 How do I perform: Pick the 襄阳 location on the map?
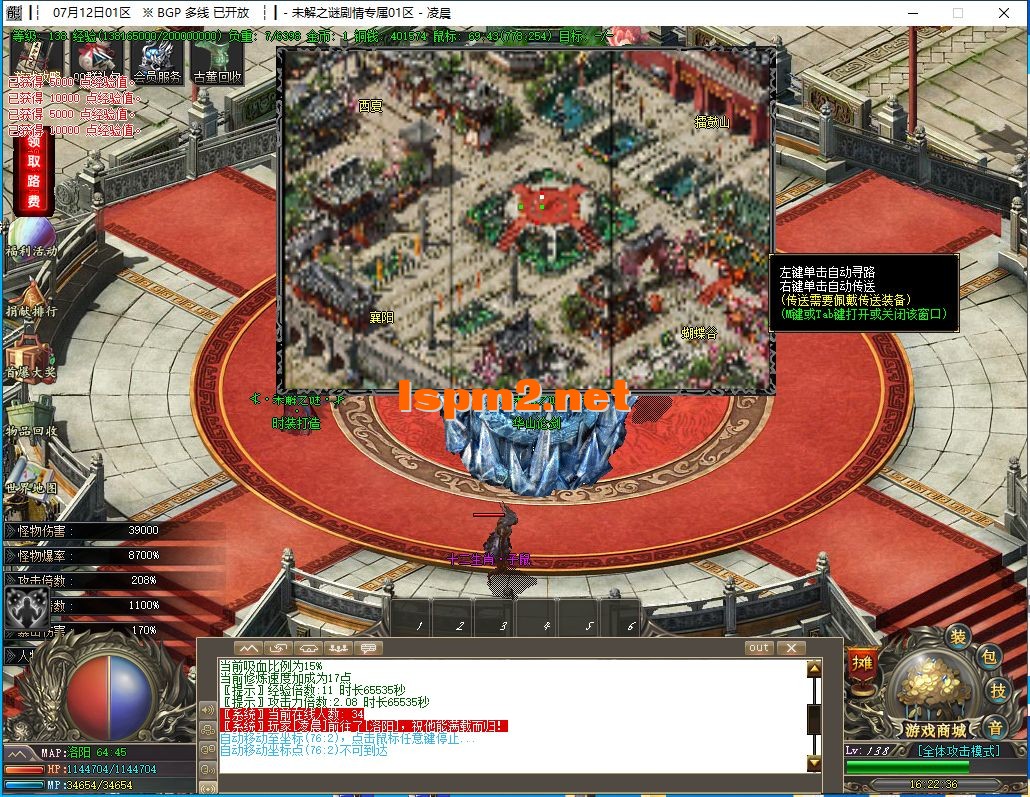382,317
